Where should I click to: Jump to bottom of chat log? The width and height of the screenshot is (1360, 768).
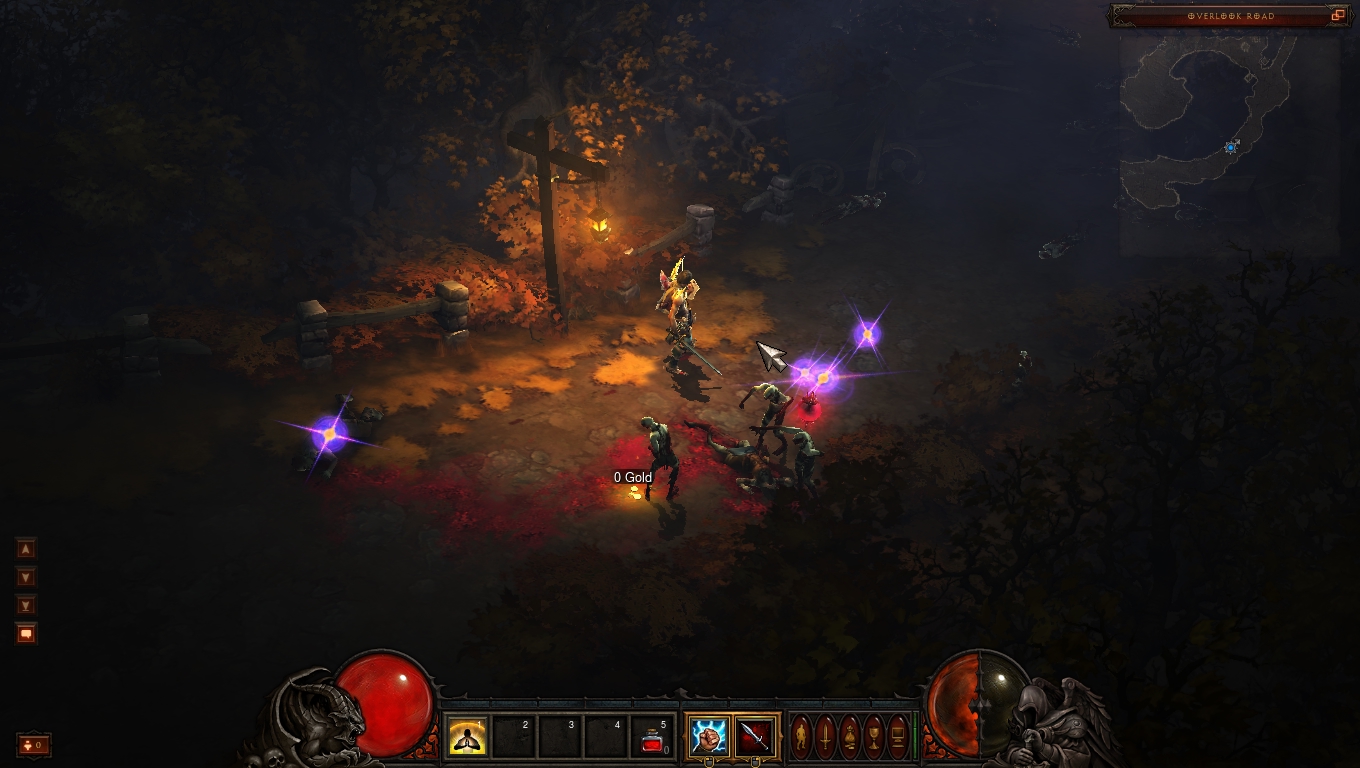point(26,605)
